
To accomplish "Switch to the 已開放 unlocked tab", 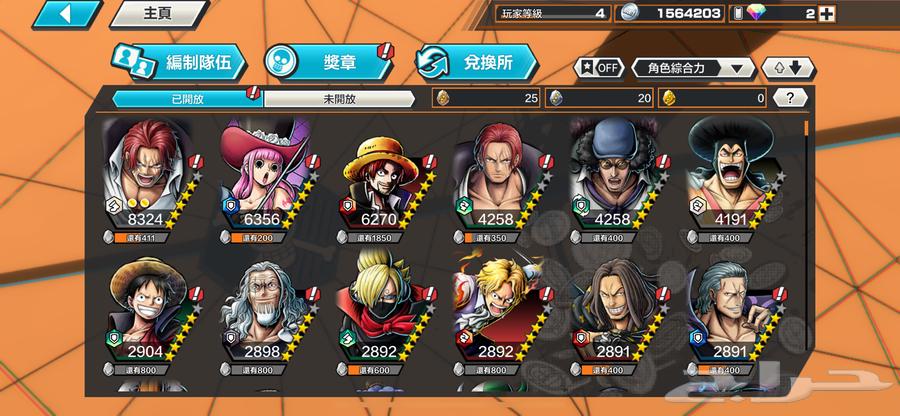I will pyautogui.click(x=186, y=98).
